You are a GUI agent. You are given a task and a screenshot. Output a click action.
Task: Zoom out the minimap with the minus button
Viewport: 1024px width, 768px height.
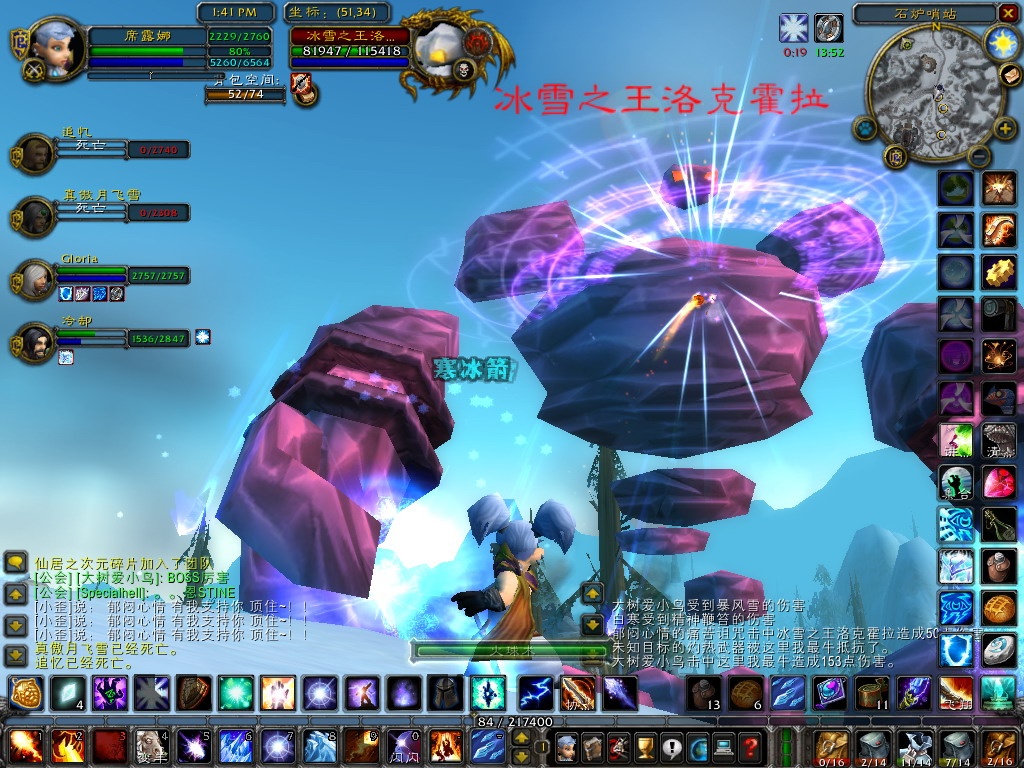point(978,155)
